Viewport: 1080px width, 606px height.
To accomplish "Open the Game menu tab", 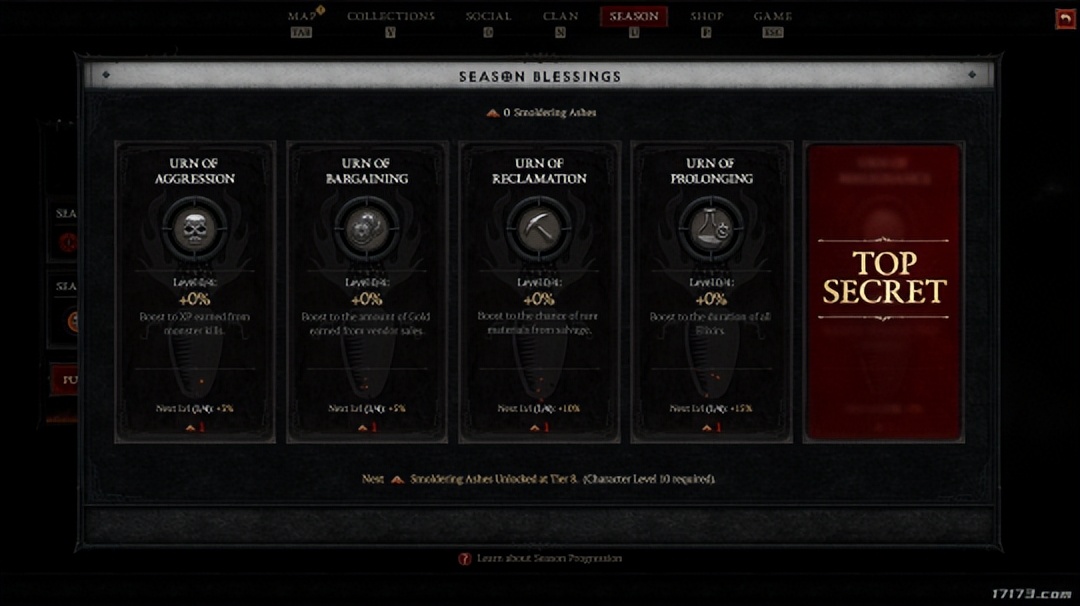I will pos(772,17).
